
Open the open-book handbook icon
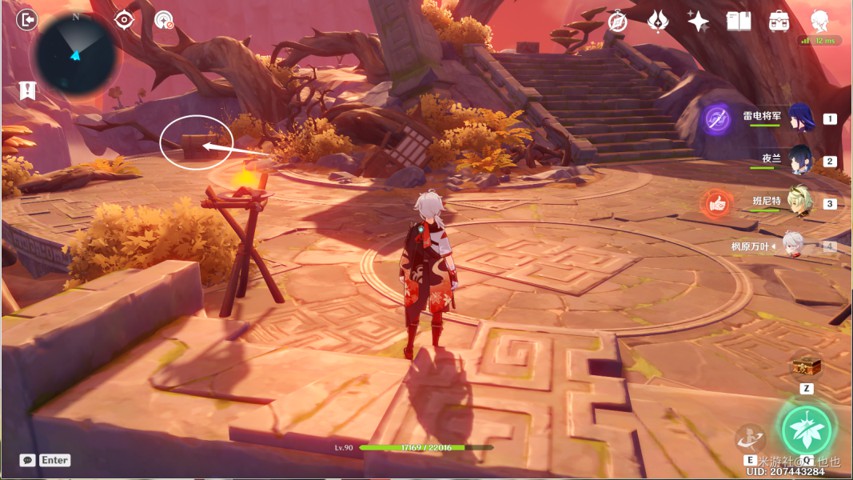pos(738,21)
